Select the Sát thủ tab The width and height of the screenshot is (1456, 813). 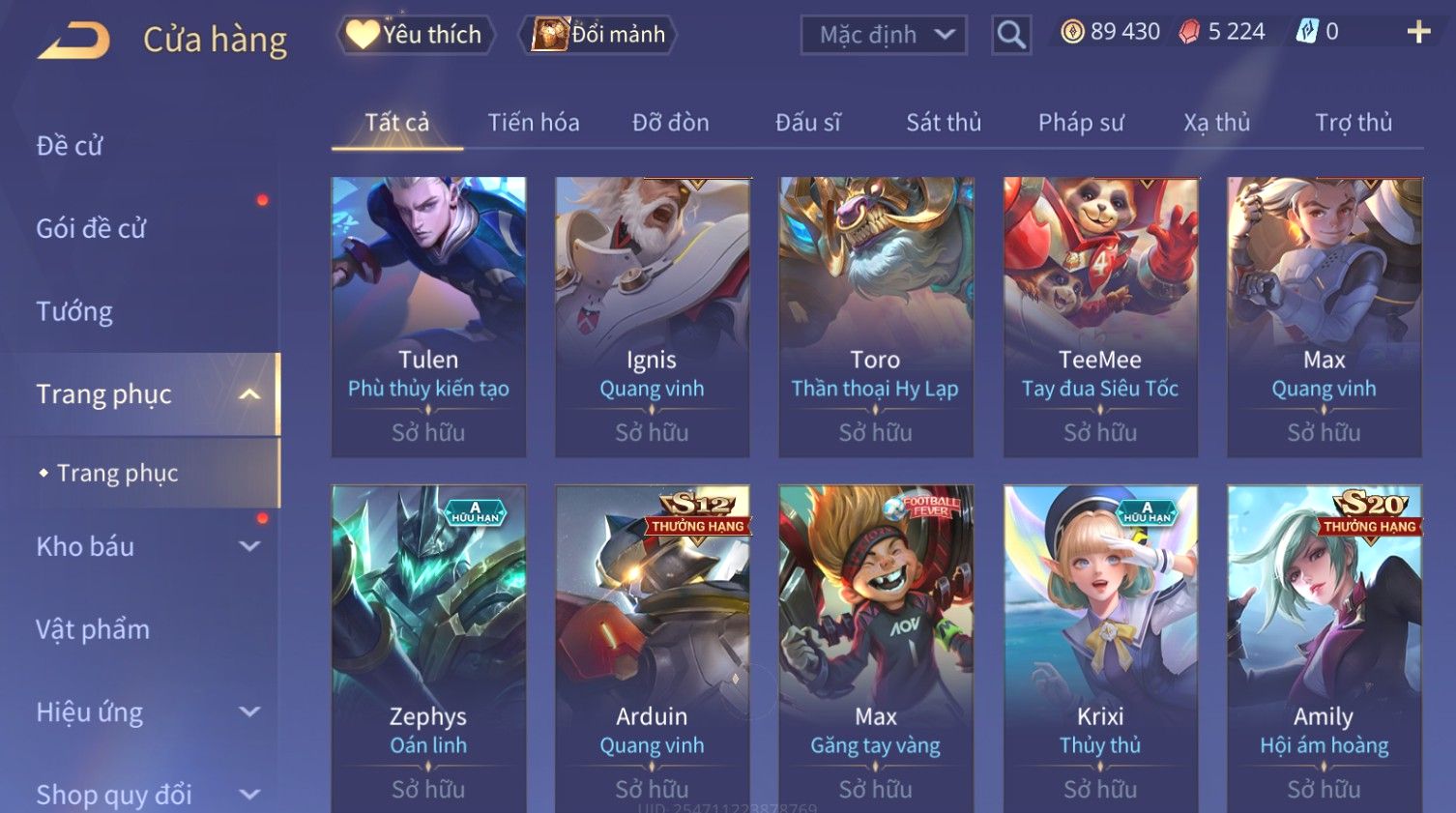point(943,123)
